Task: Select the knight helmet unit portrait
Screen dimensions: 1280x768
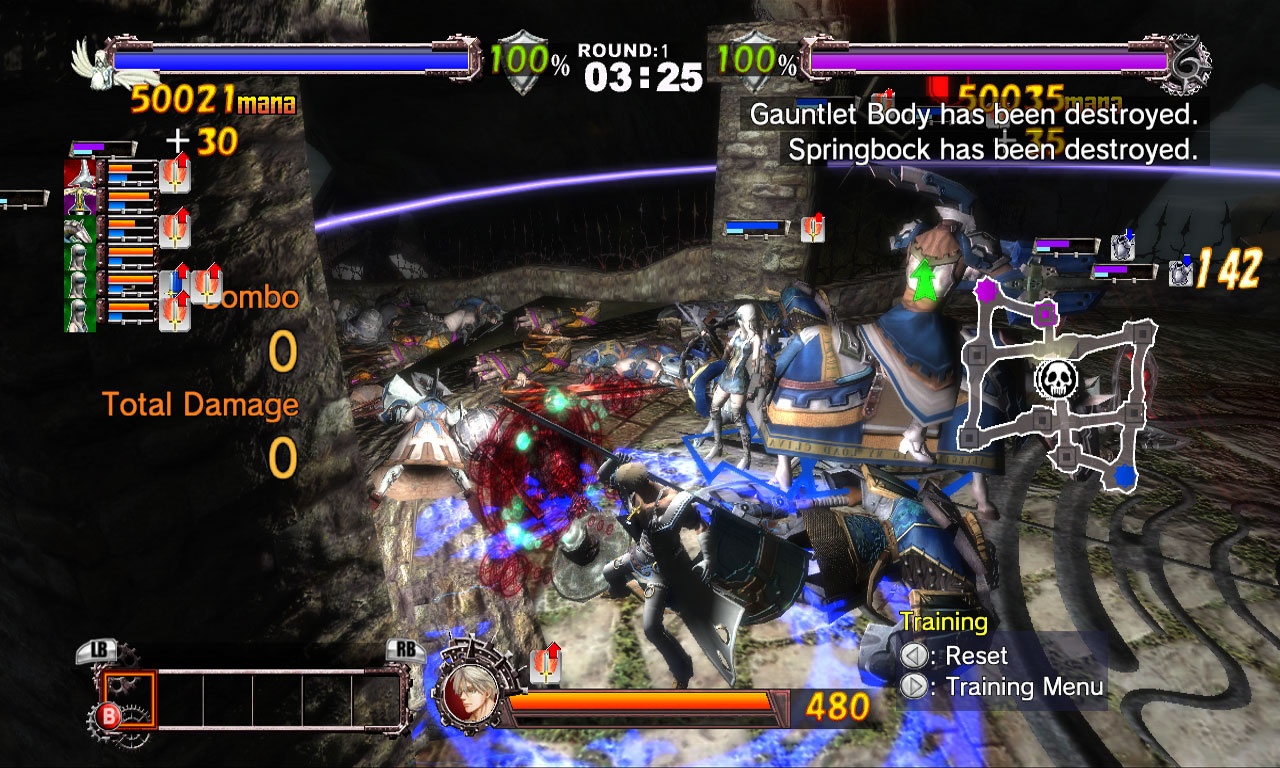Action: point(80,172)
